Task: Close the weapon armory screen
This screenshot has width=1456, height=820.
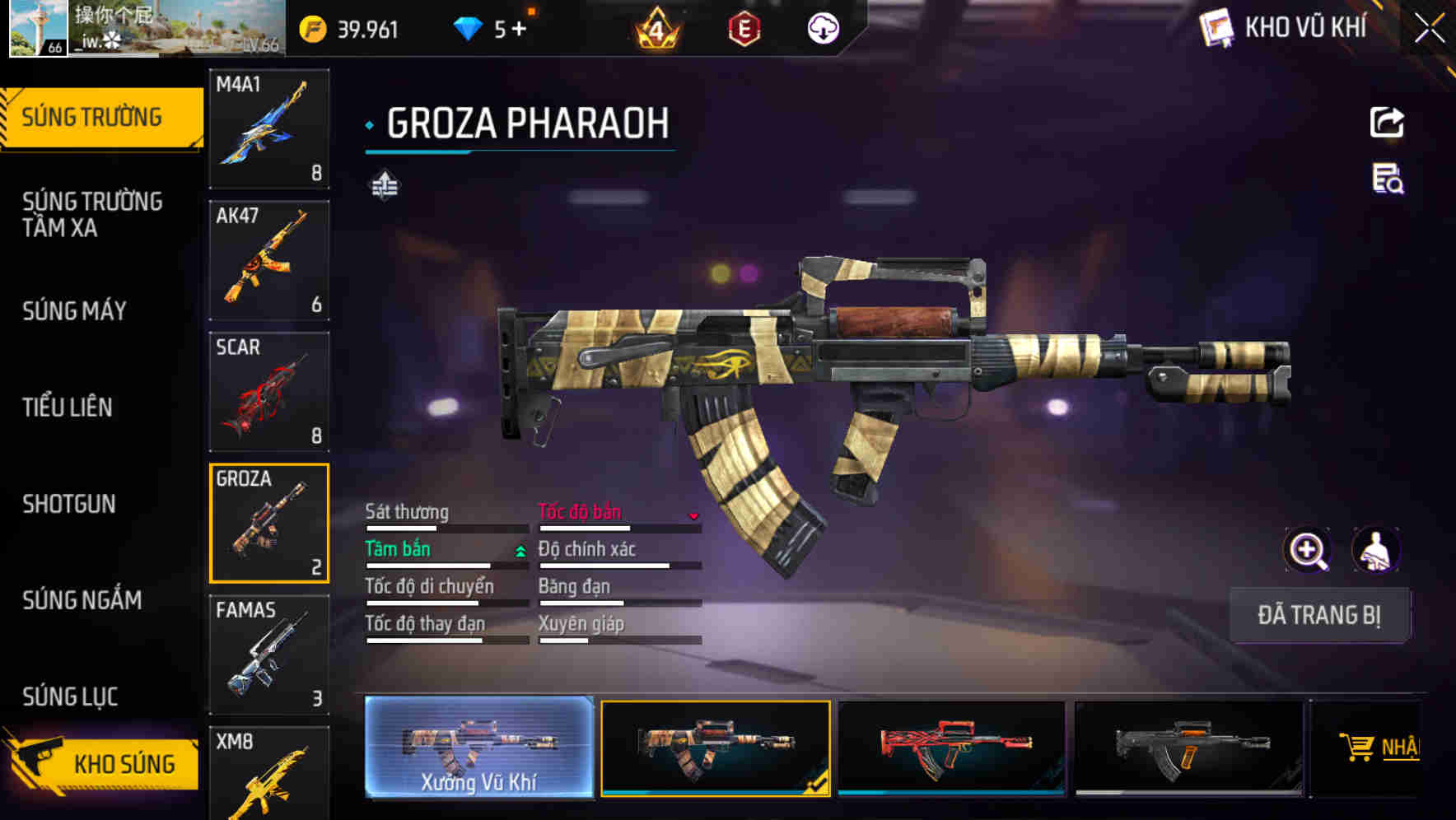Action: coord(1430,28)
